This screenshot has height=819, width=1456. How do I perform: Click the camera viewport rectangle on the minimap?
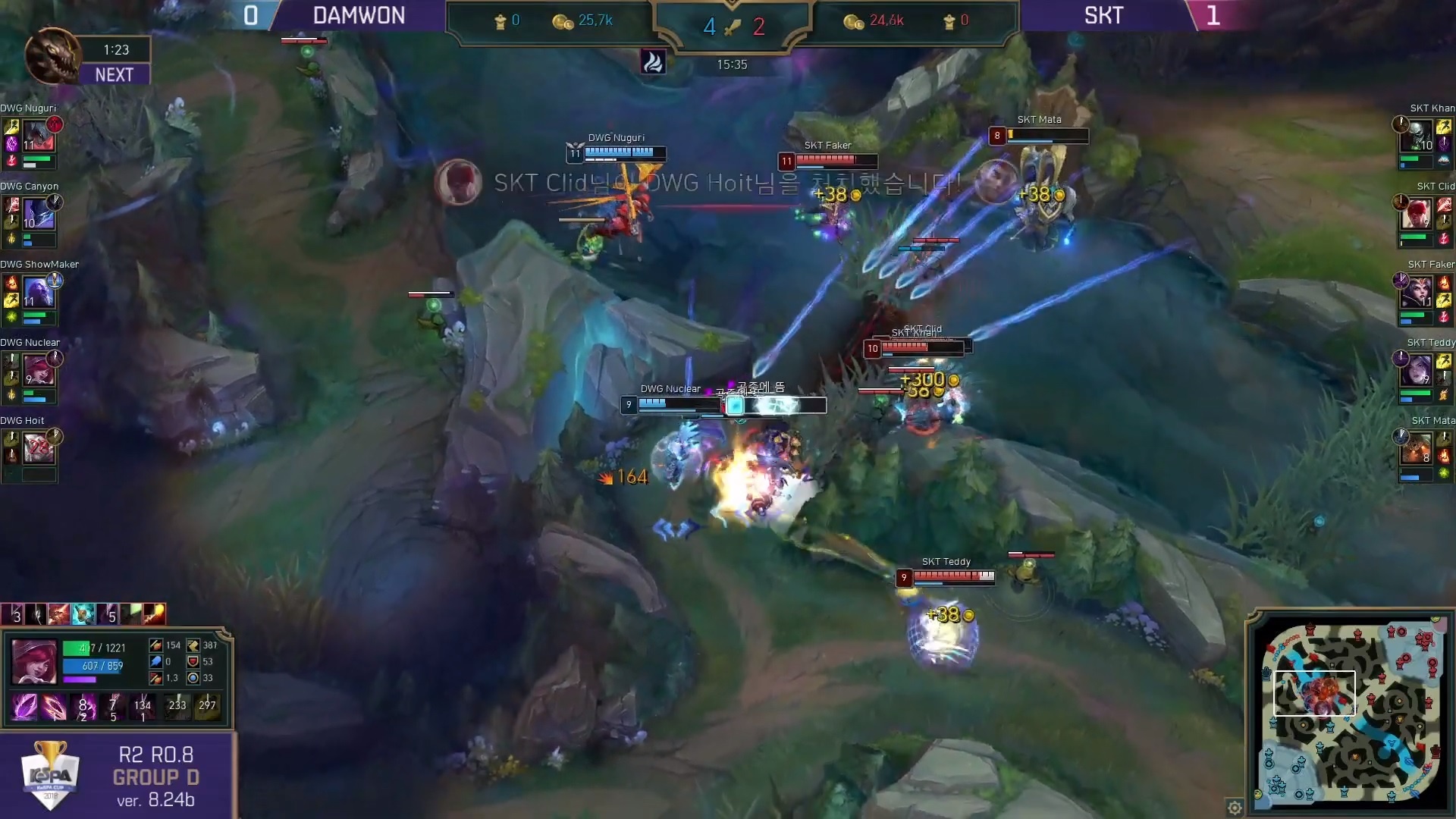pyautogui.click(x=1316, y=692)
